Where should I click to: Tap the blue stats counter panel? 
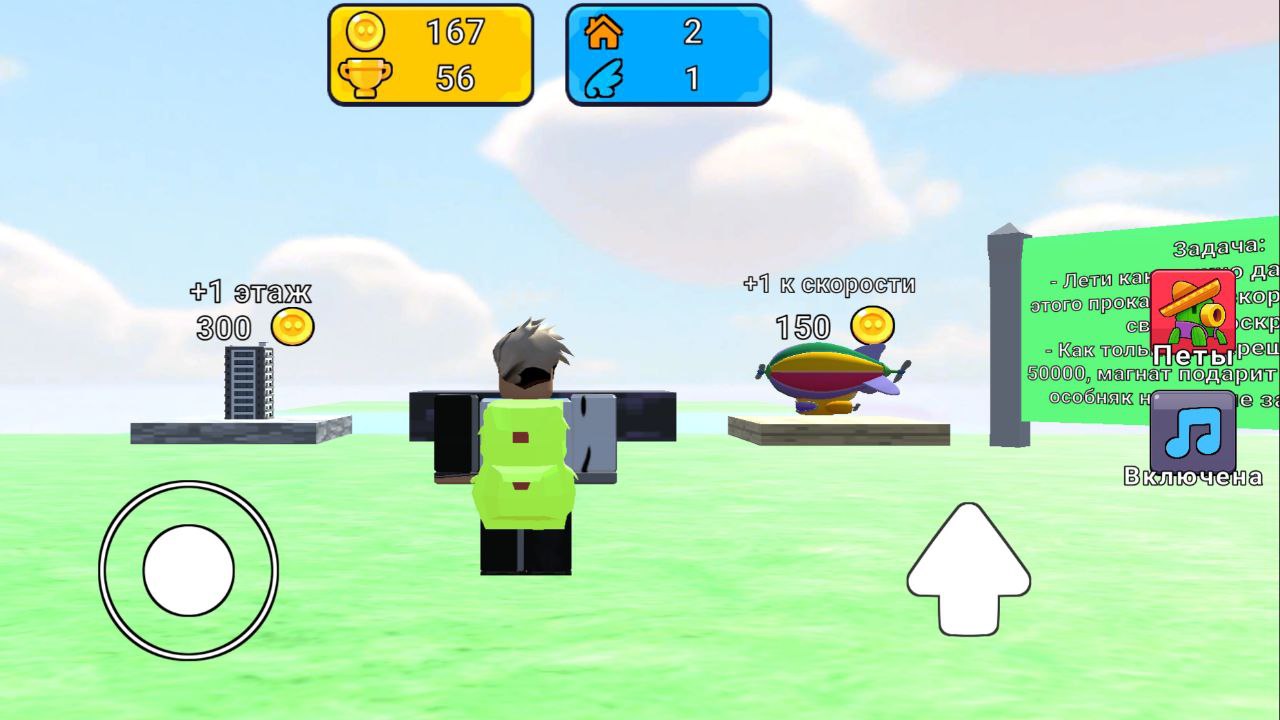pyautogui.click(x=667, y=54)
